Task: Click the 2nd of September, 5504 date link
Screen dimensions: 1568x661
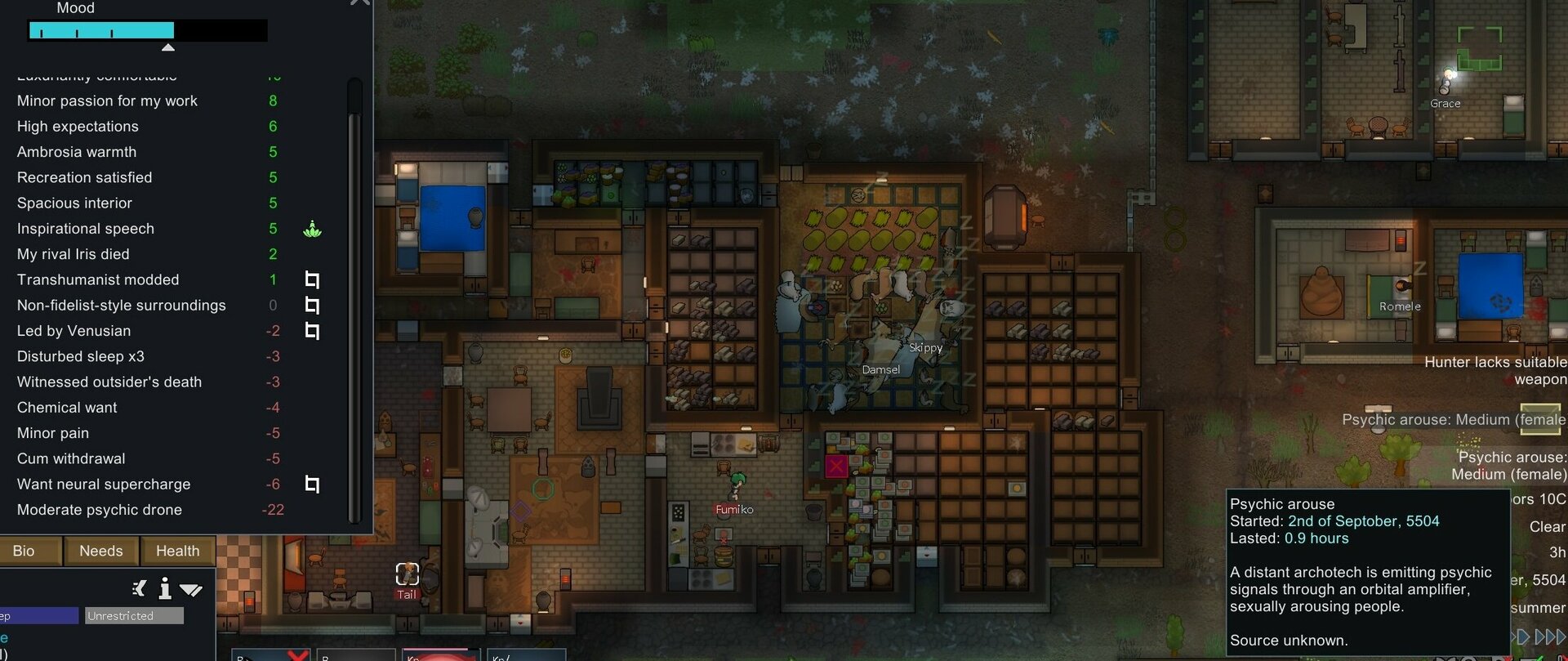Action: click(x=1364, y=520)
